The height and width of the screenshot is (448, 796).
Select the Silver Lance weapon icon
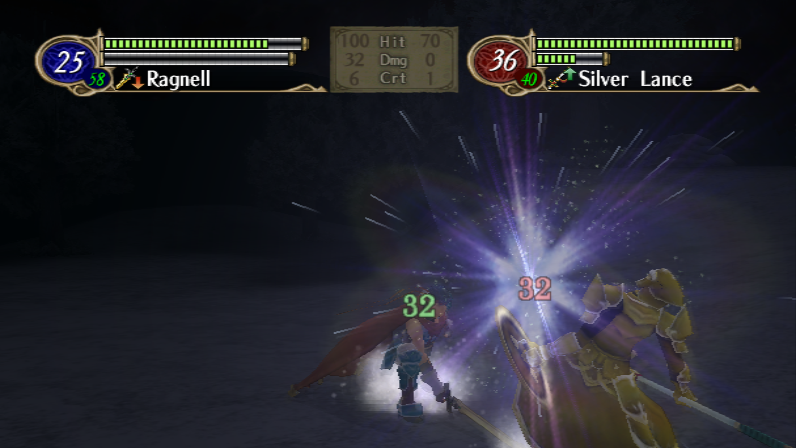pos(557,79)
